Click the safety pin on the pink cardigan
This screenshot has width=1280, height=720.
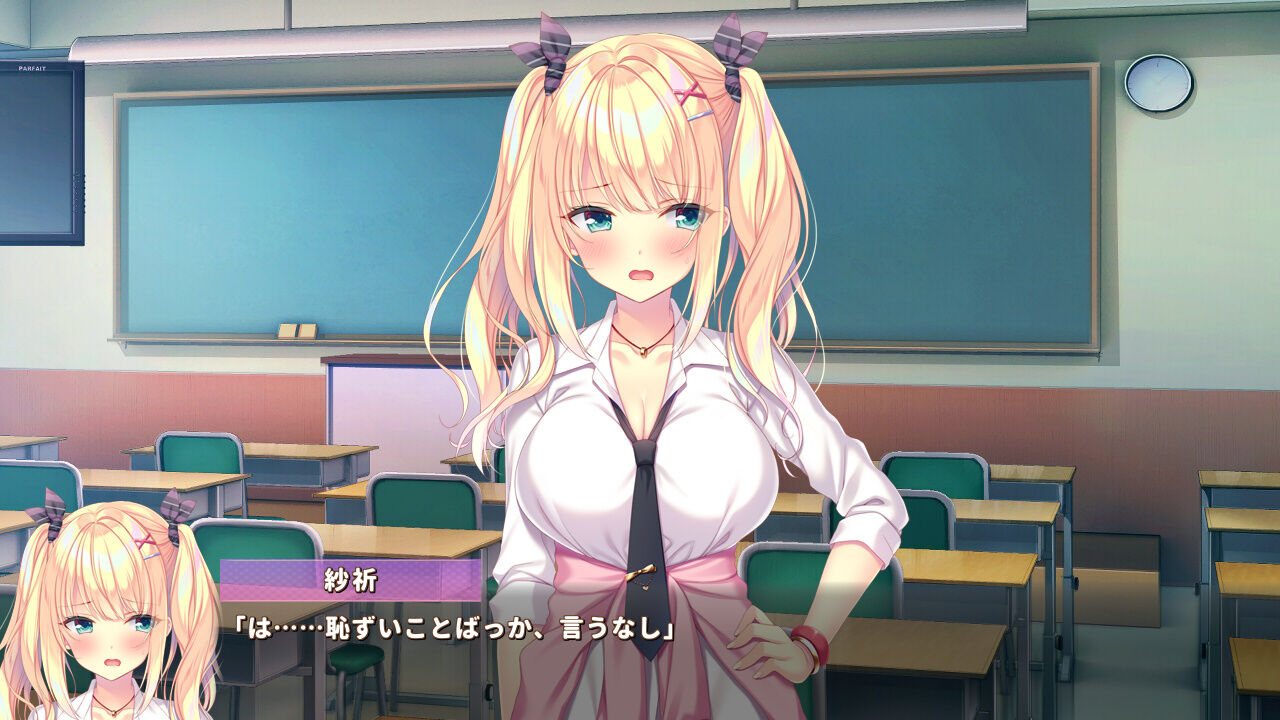tap(641, 570)
